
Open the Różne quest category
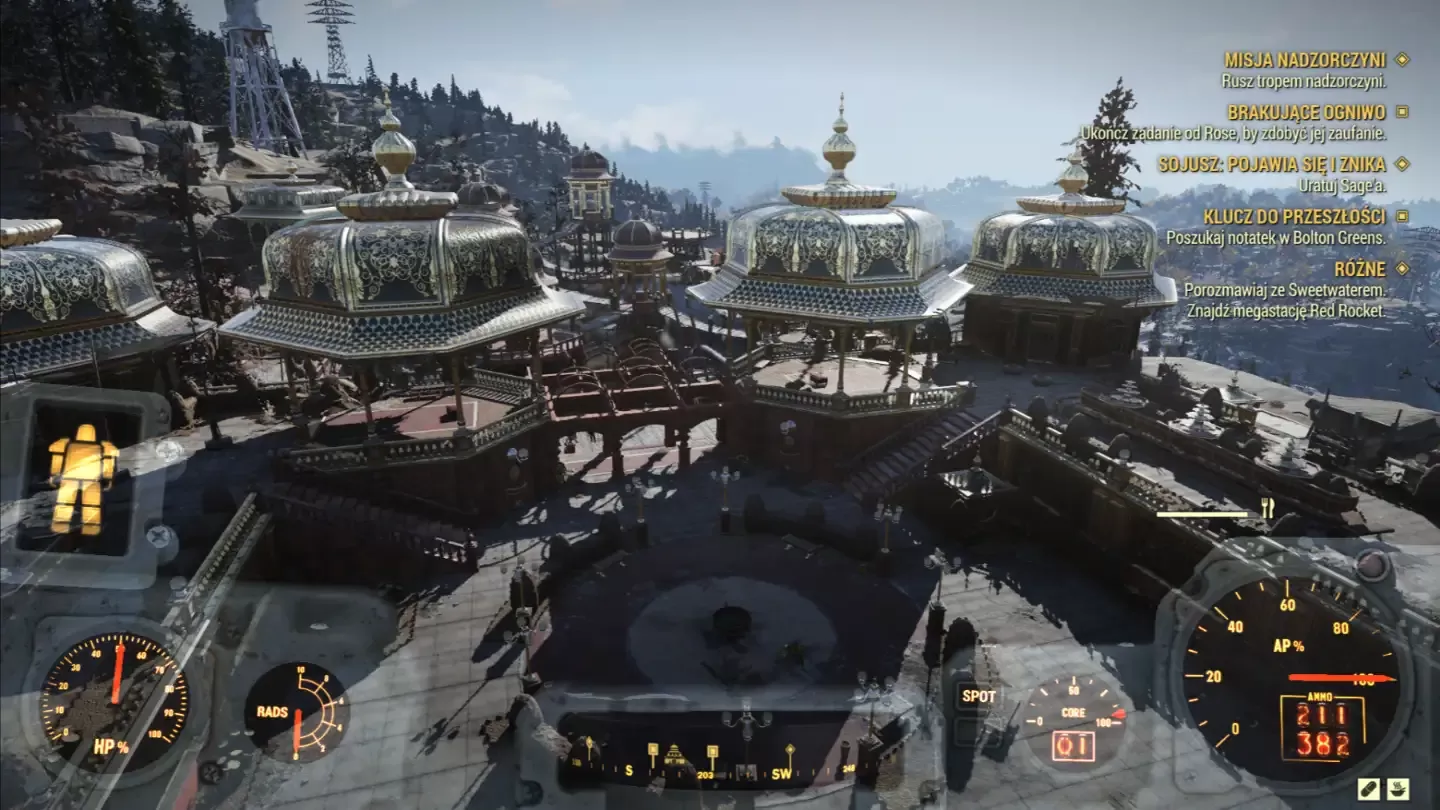tap(1359, 269)
